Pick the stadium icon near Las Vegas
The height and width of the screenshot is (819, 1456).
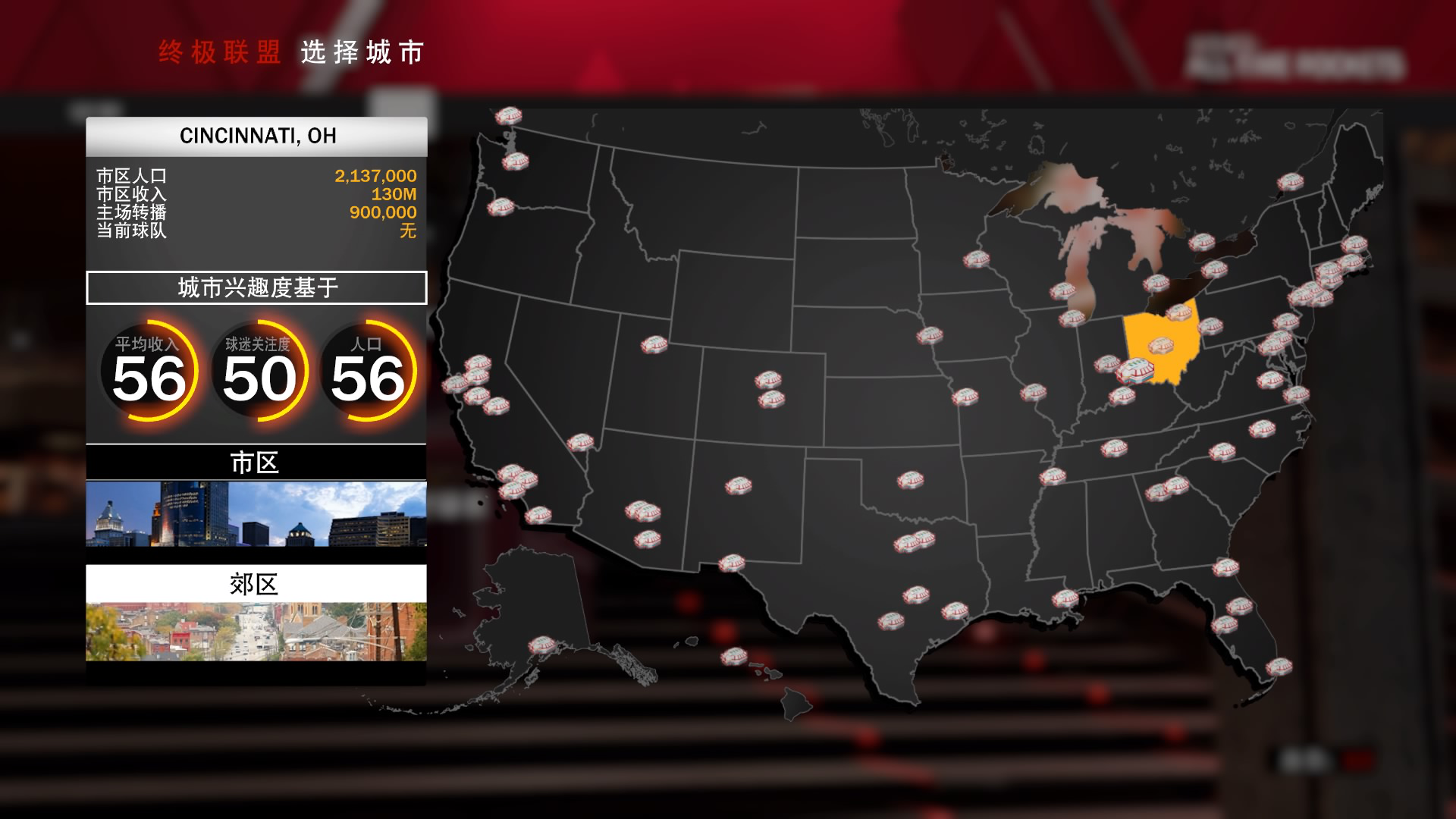581,441
